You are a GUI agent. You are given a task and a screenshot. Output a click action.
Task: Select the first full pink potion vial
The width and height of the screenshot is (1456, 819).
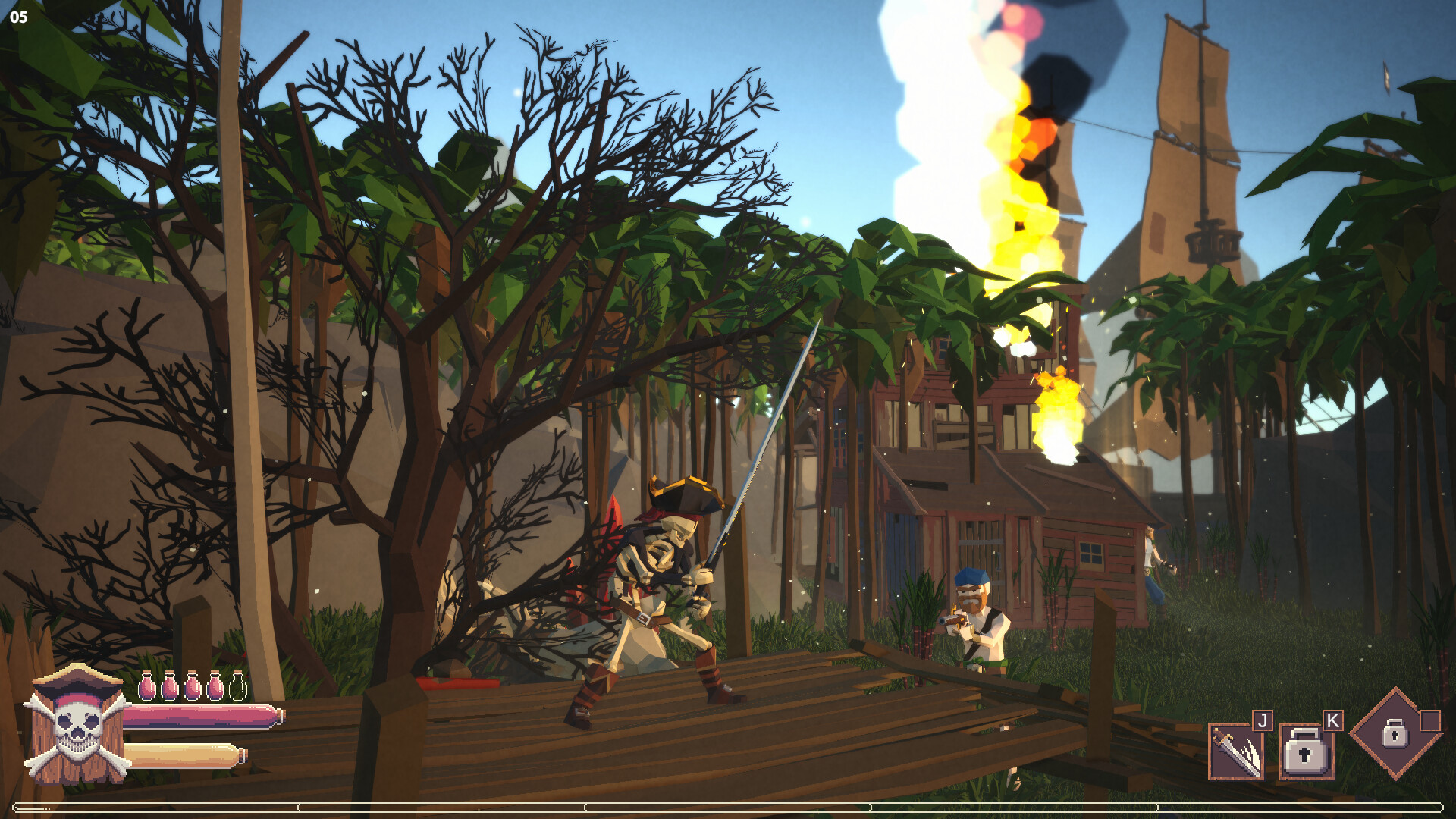(x=146, y=686)
